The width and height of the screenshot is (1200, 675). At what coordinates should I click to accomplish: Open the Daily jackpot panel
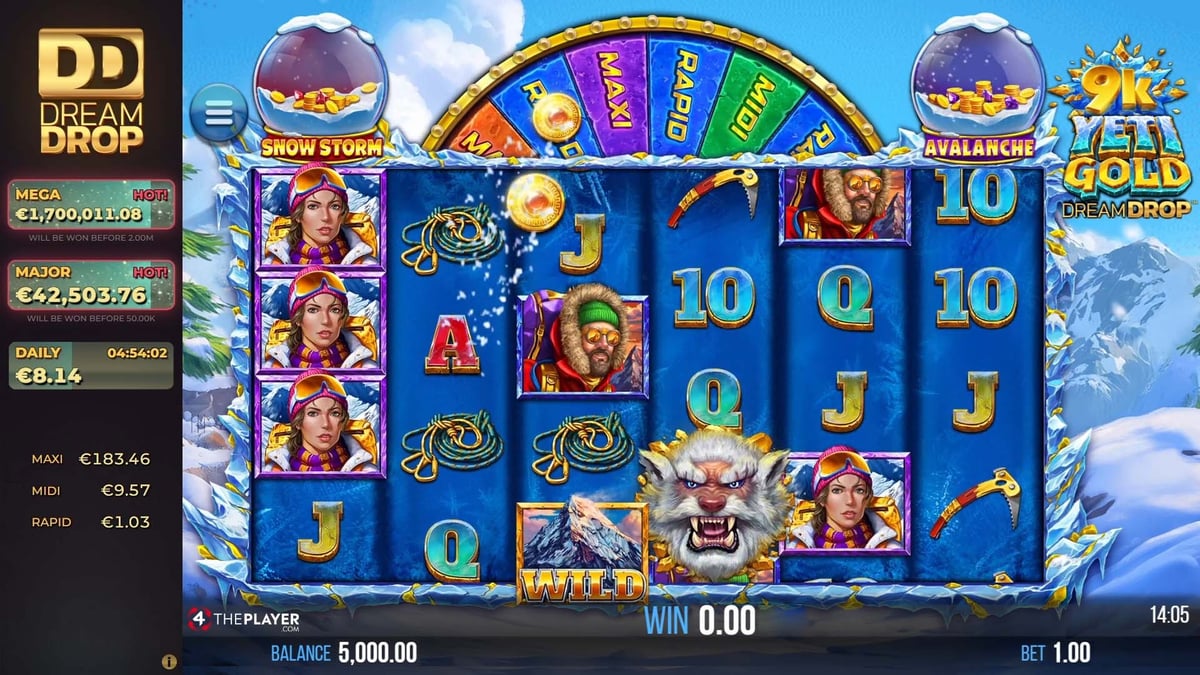91,366
